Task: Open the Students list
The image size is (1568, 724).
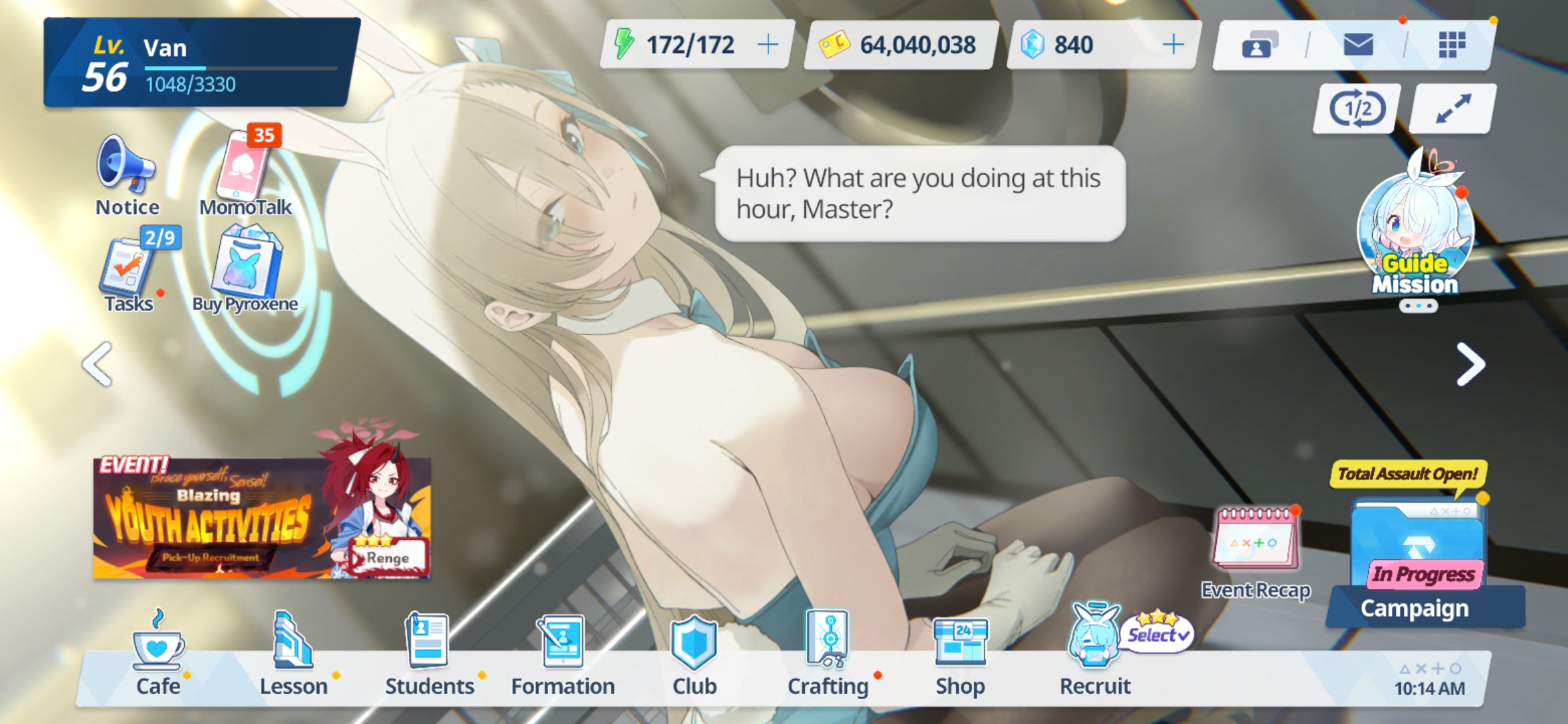Action: click(429, 654)
